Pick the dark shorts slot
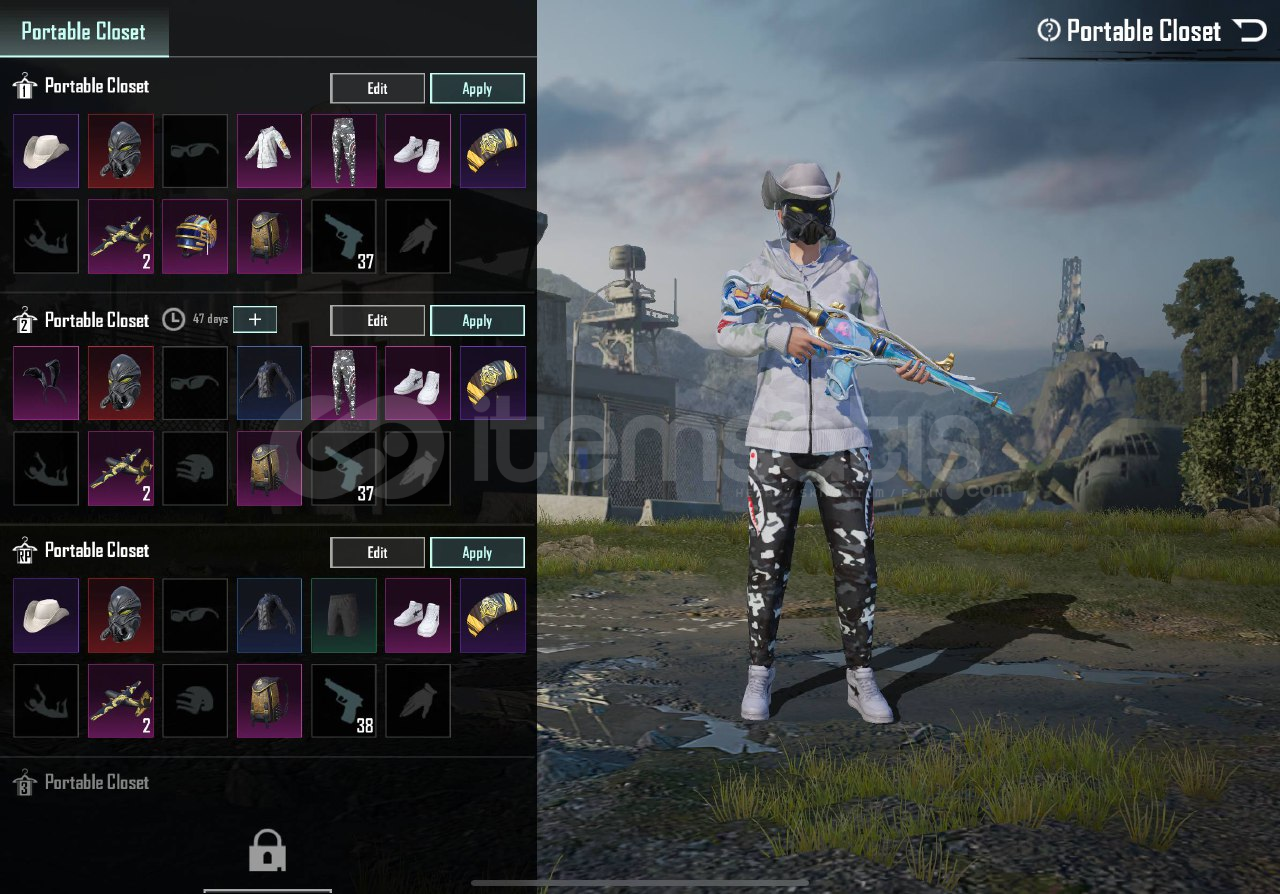Viewport: 1280px width, 894px height. coord(344,615)
